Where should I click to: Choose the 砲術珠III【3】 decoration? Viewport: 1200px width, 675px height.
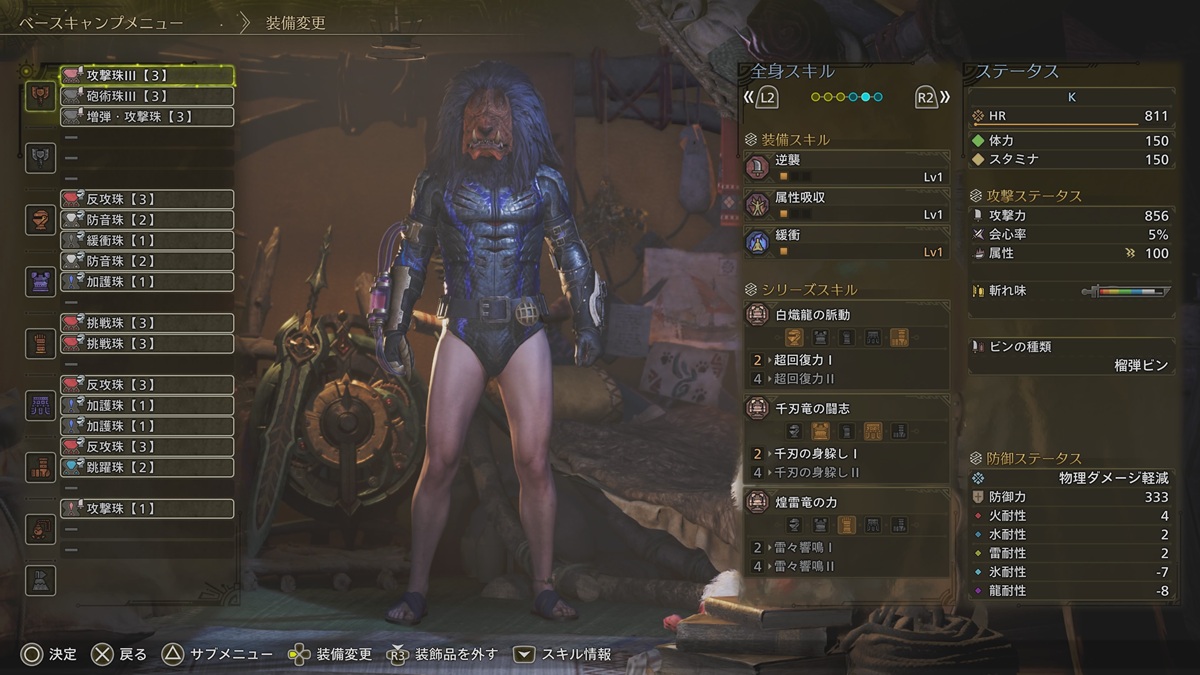click(x=147, y=96)
